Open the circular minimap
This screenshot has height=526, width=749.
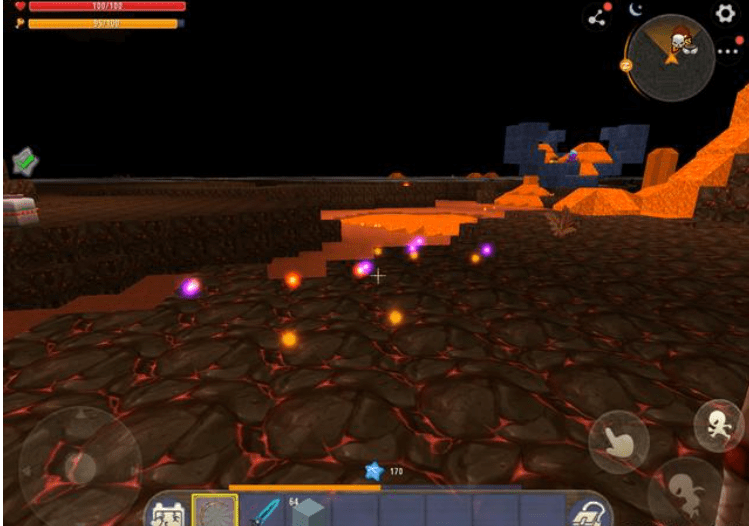pyautogui.click(x=670, y=57)
